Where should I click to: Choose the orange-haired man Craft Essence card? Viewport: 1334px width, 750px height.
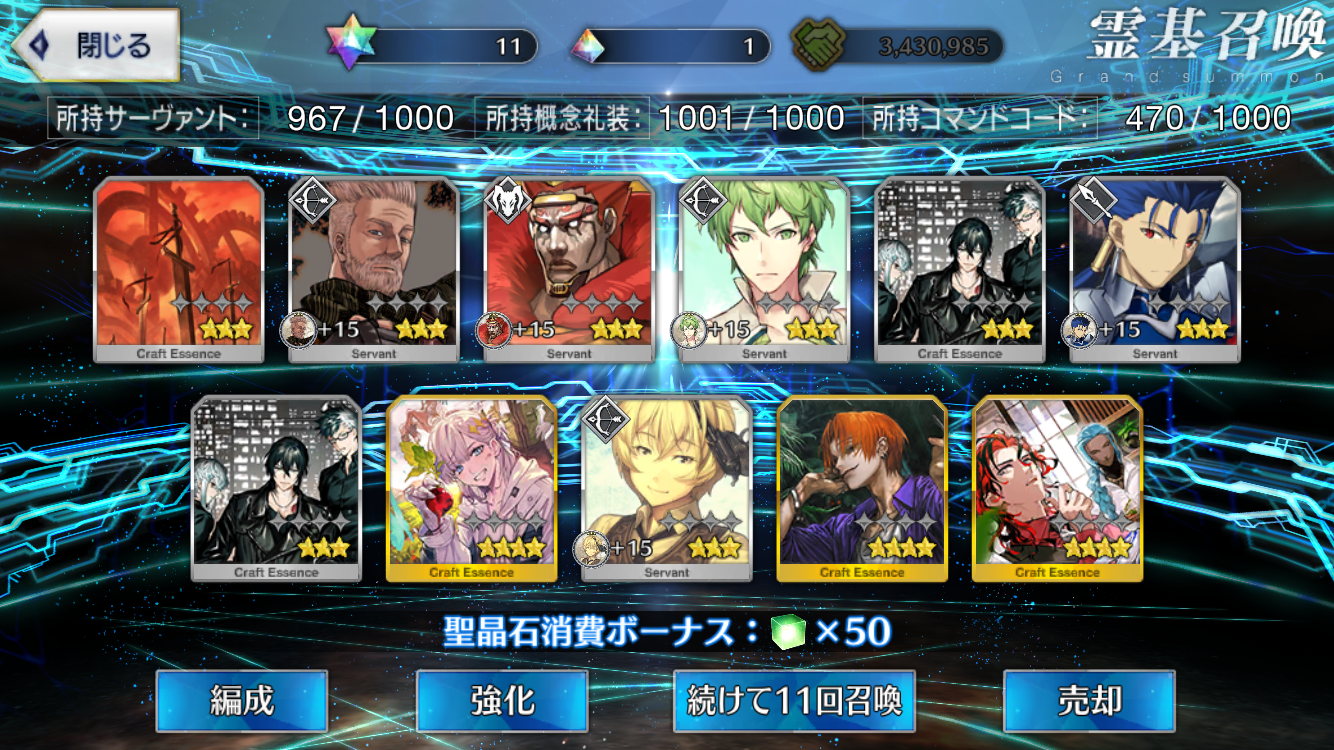[862, 487]
